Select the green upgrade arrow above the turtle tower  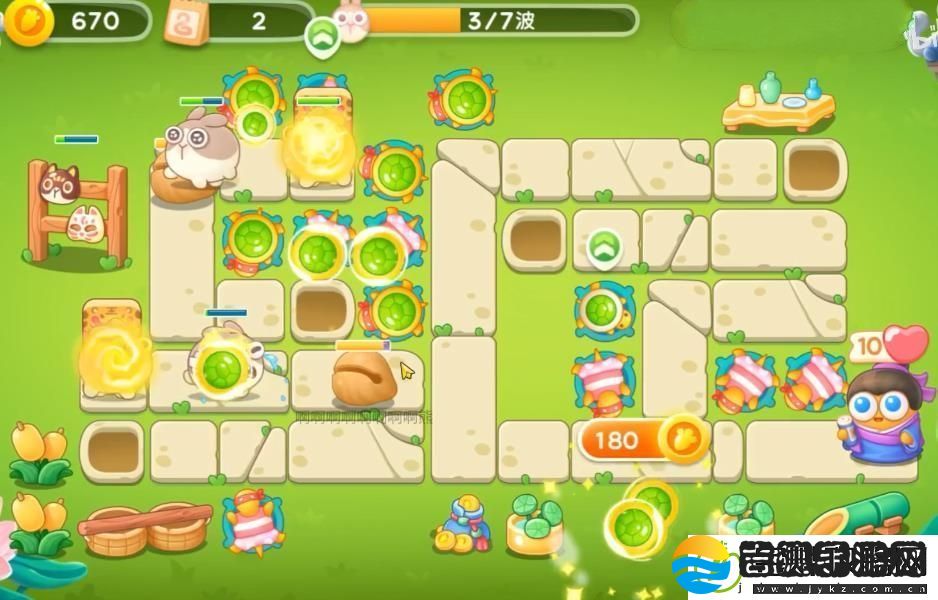coord(603,248)
